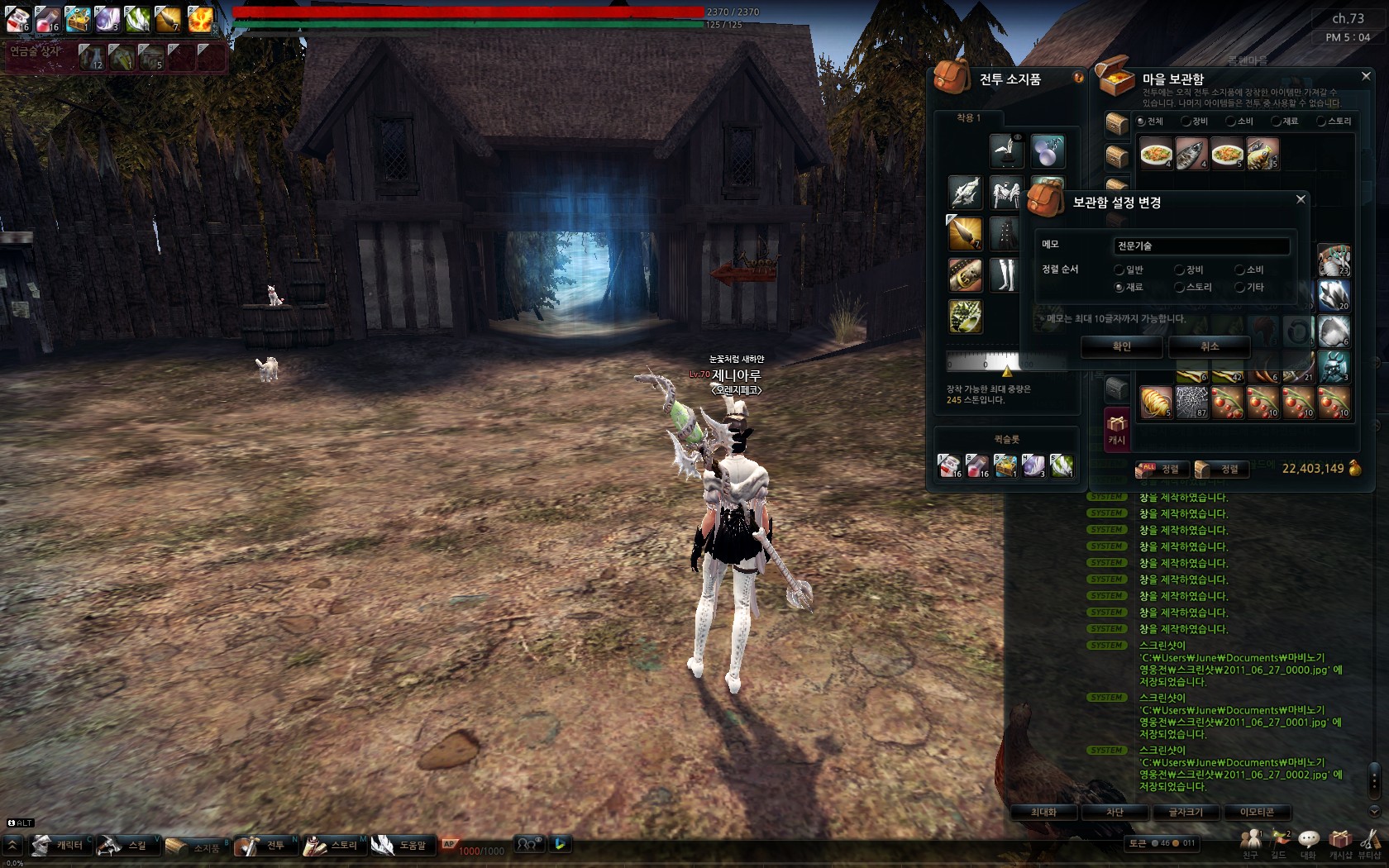Select the 일반 sort order option
The image size is (1389, 868).
point(1119,270)
